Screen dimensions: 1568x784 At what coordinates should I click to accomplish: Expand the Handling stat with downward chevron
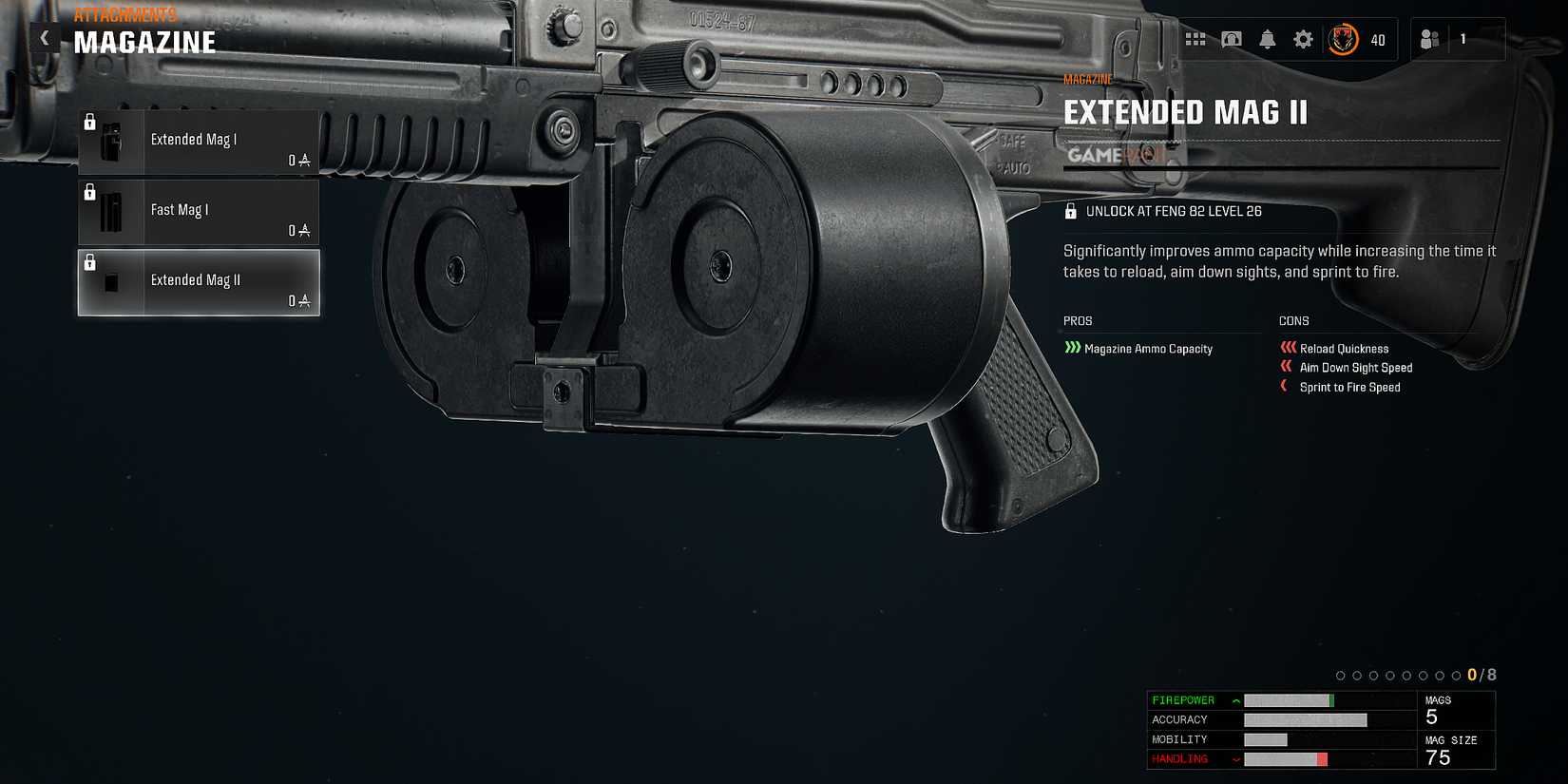point(1234,758)
